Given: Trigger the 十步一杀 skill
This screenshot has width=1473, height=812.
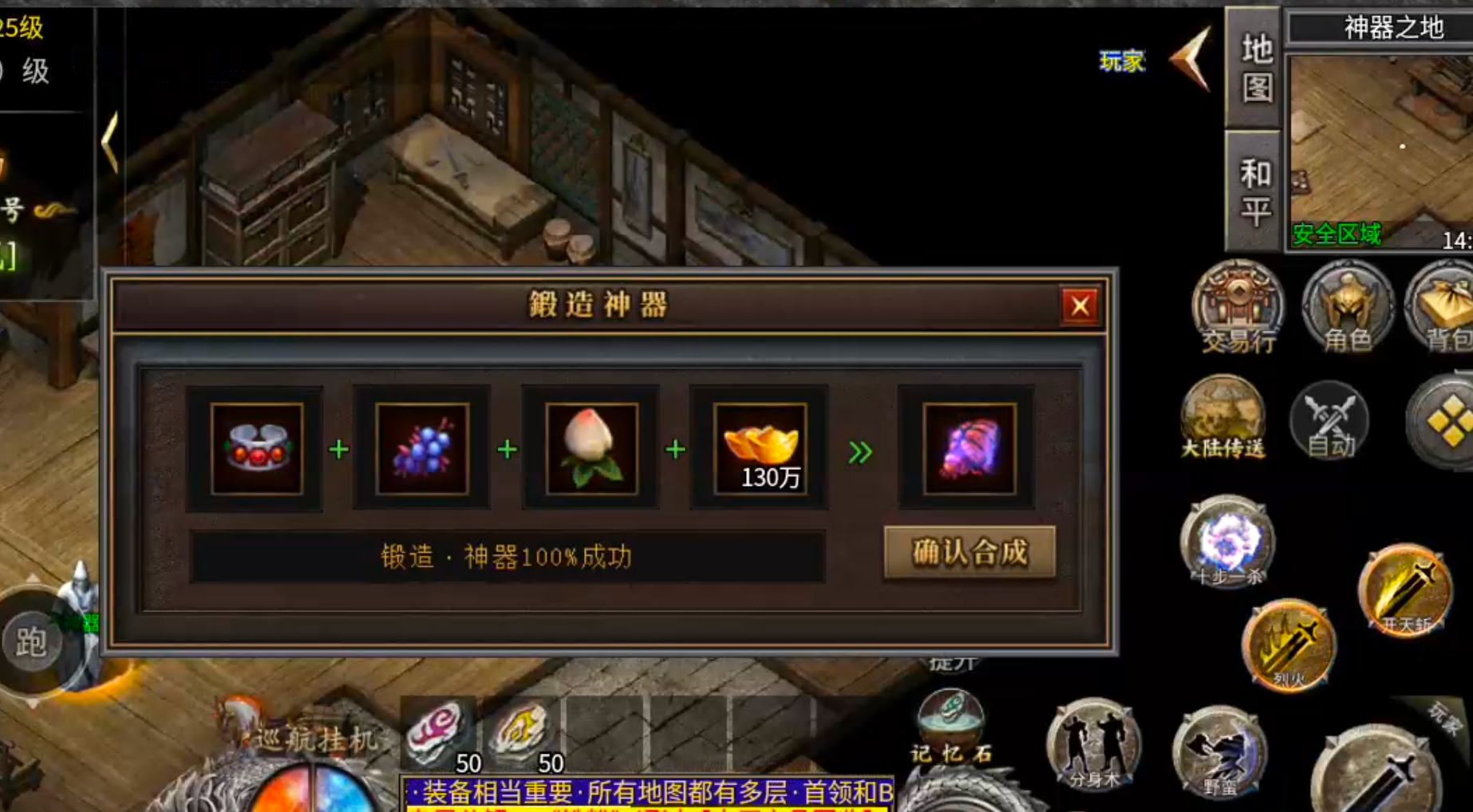Looking at the screenshot, I should click(x=1226, y=546).
